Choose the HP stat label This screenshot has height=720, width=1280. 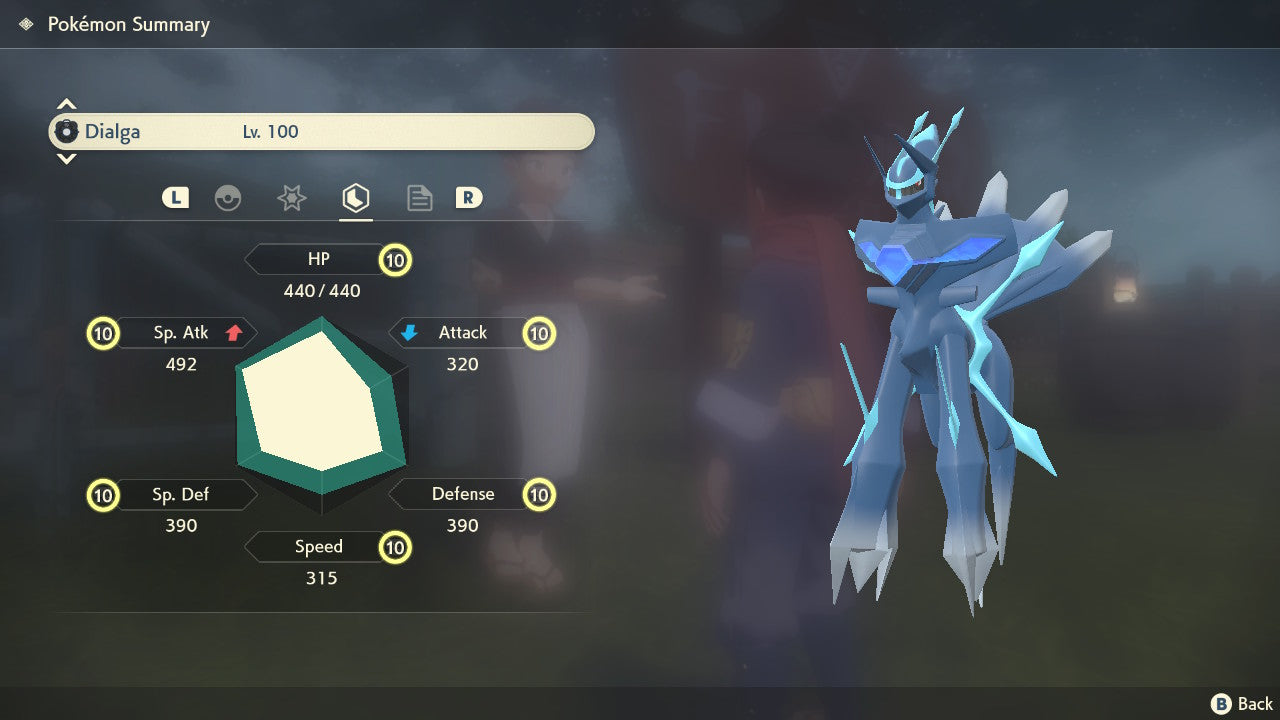point(318,260)
